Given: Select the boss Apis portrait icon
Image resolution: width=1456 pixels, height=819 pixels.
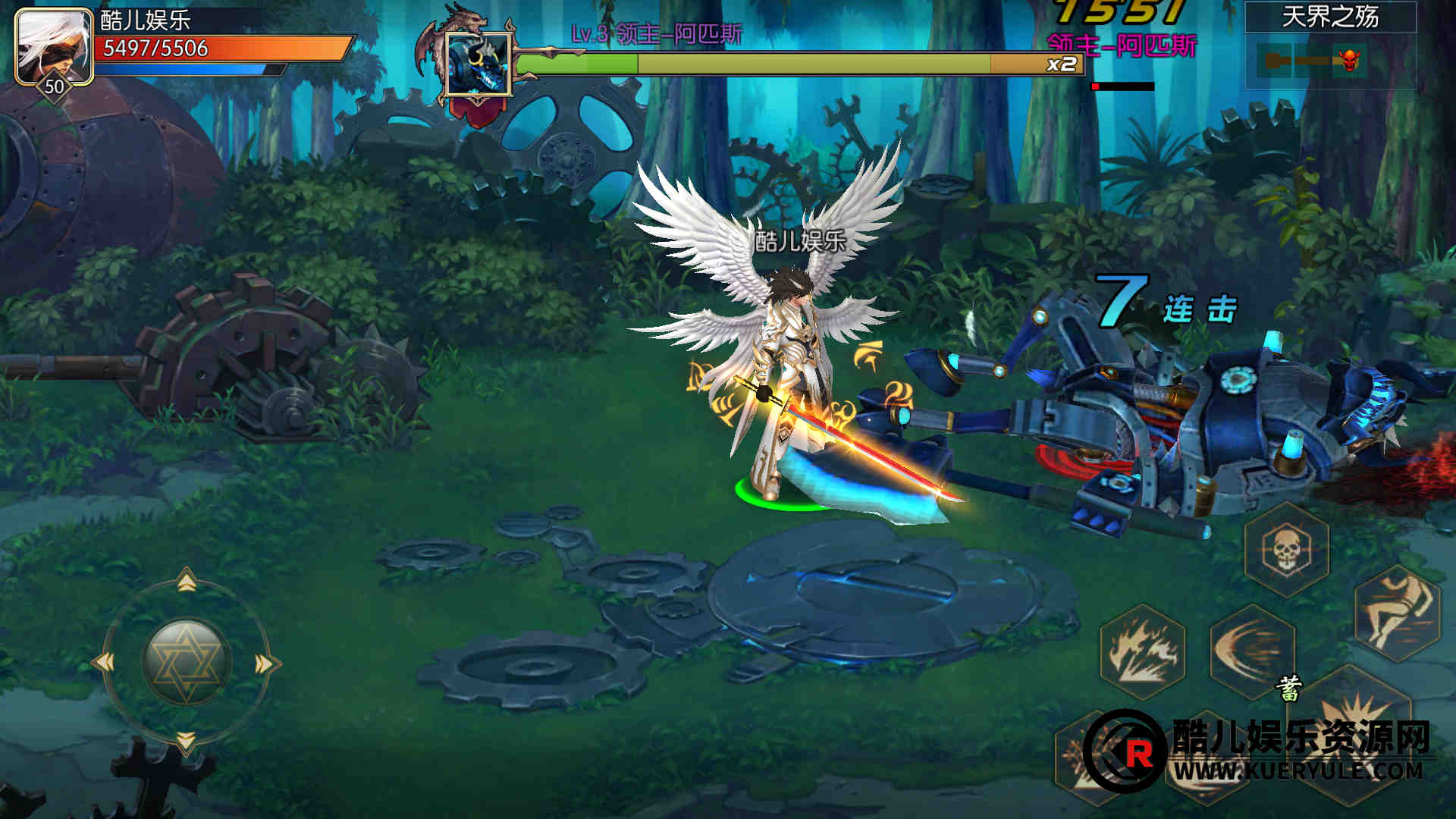Looking at the screenshot, I should pos(478,64).
